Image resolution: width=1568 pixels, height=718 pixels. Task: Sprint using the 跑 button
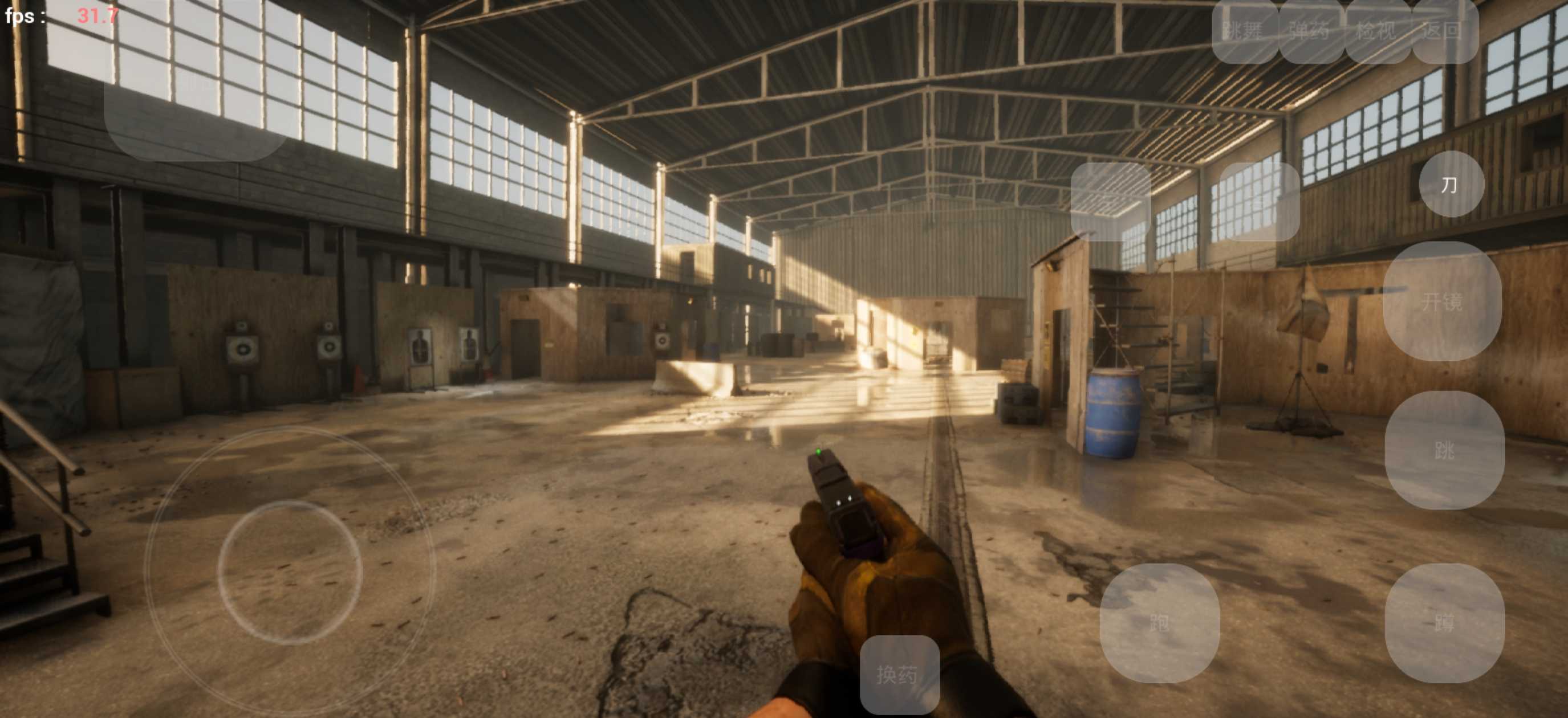click(1159, 622)
